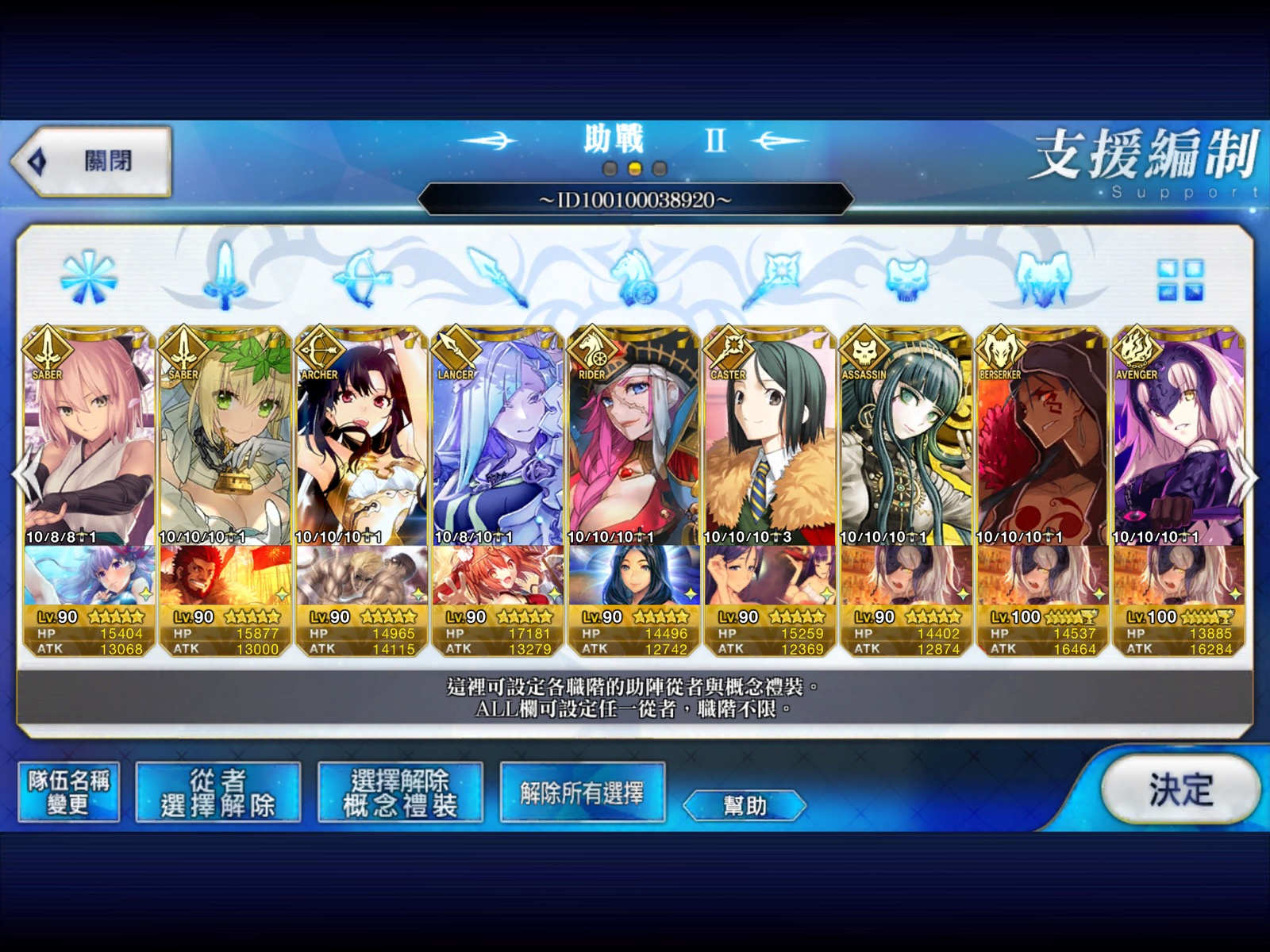Image resolution: width=1270 pixels, height=952 pixels.
Task: Select the ALL class asterisk icon
Action: pos(90,278)
